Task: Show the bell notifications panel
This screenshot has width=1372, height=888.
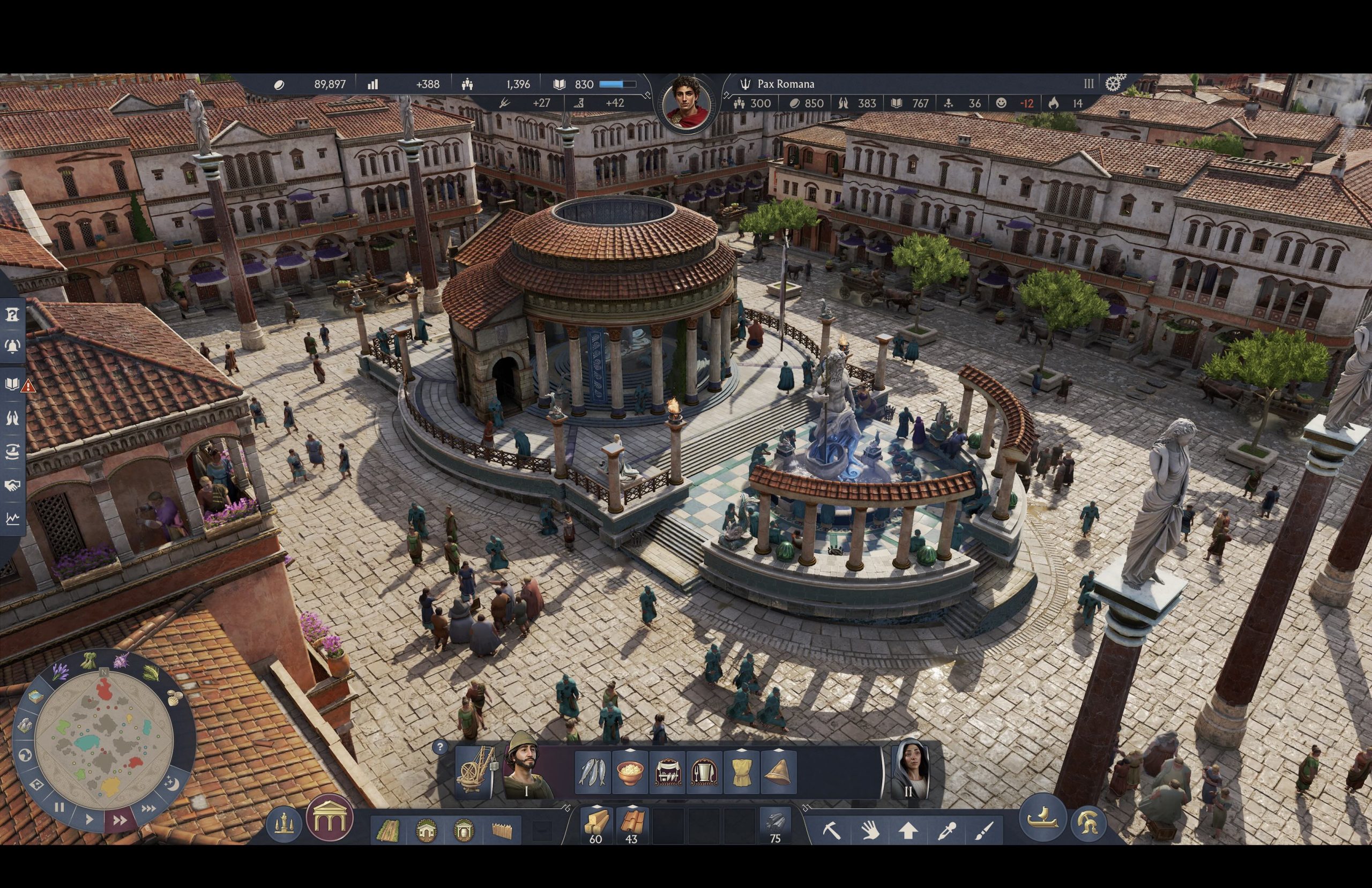Action: [x=12, y=346]
